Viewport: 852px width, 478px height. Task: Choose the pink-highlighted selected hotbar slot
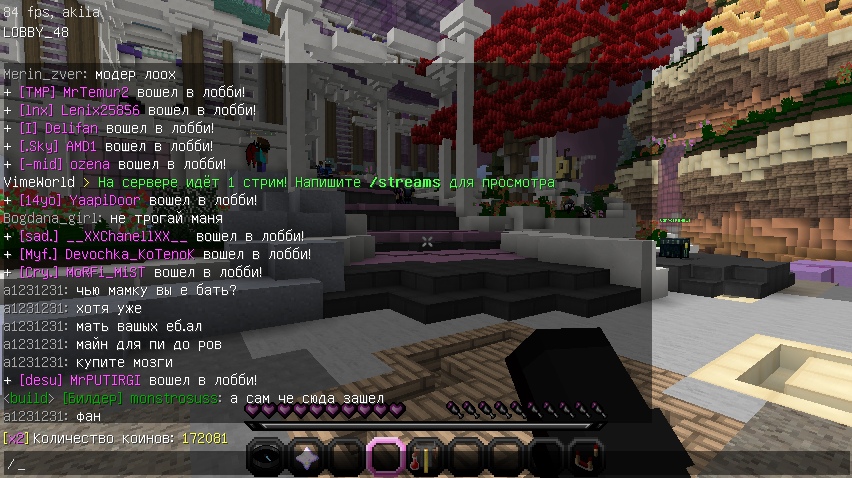(385, 458)
